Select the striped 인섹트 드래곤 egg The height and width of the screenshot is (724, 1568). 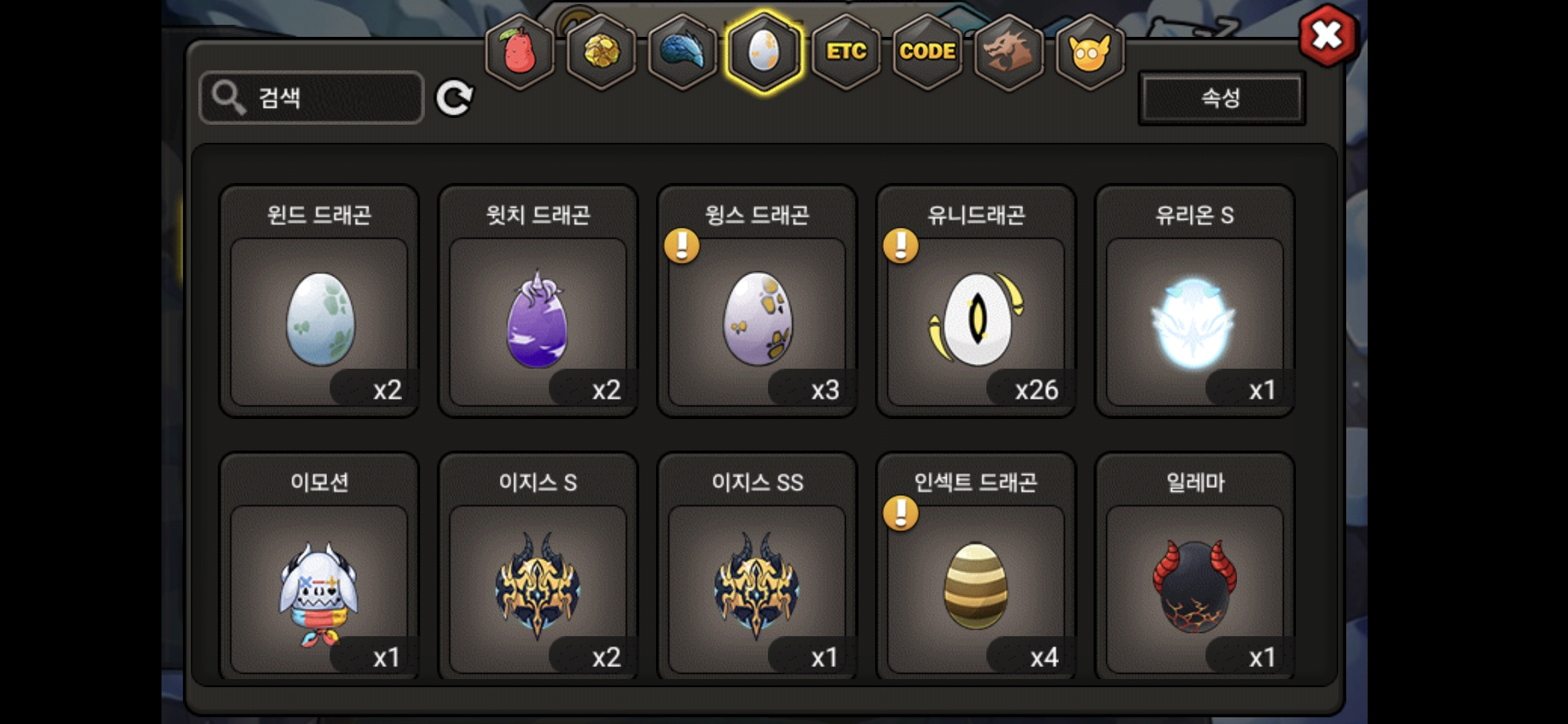pos(976,588)
